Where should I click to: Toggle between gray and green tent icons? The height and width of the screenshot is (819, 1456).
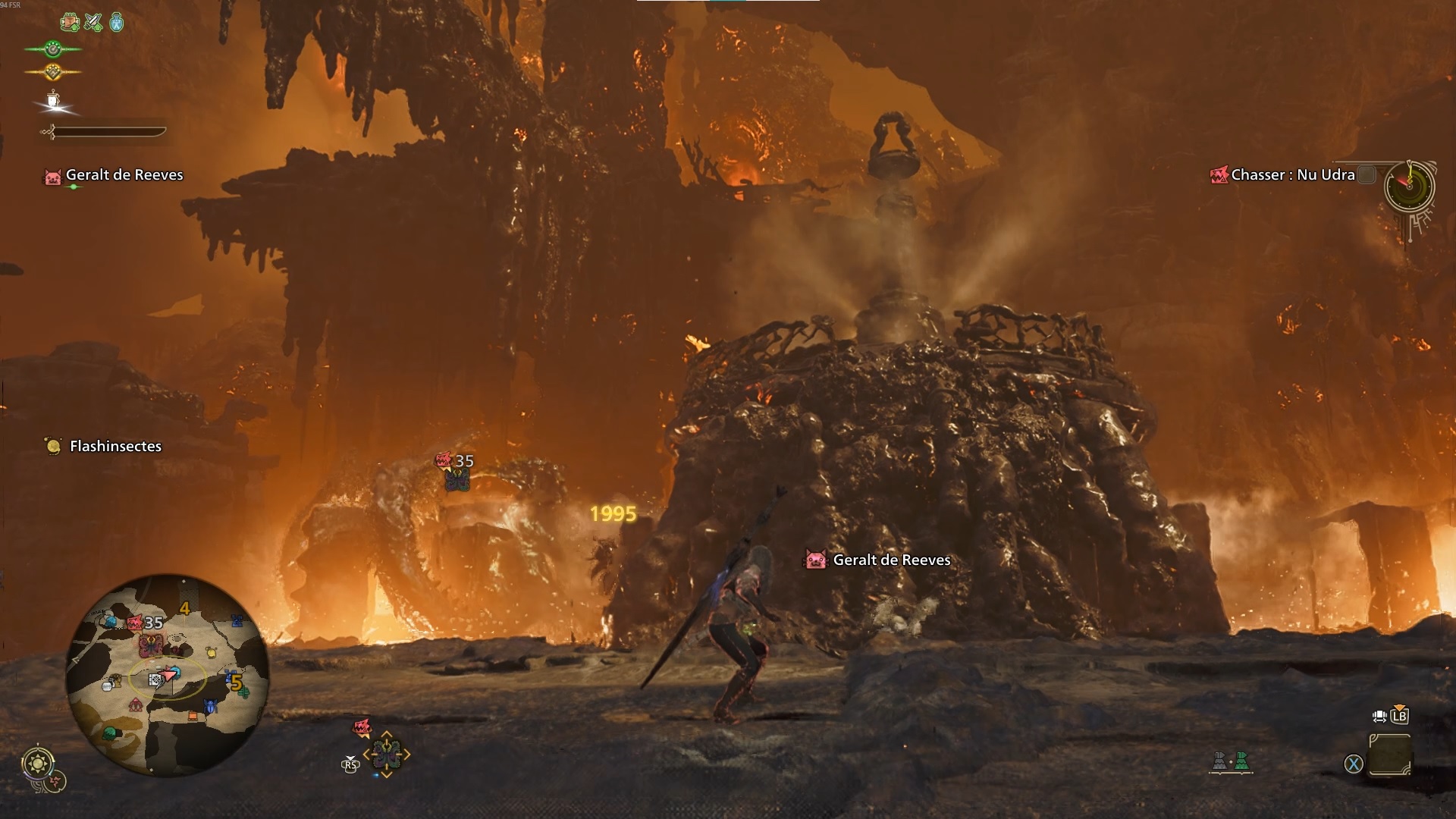click(x=1230, y=762)
